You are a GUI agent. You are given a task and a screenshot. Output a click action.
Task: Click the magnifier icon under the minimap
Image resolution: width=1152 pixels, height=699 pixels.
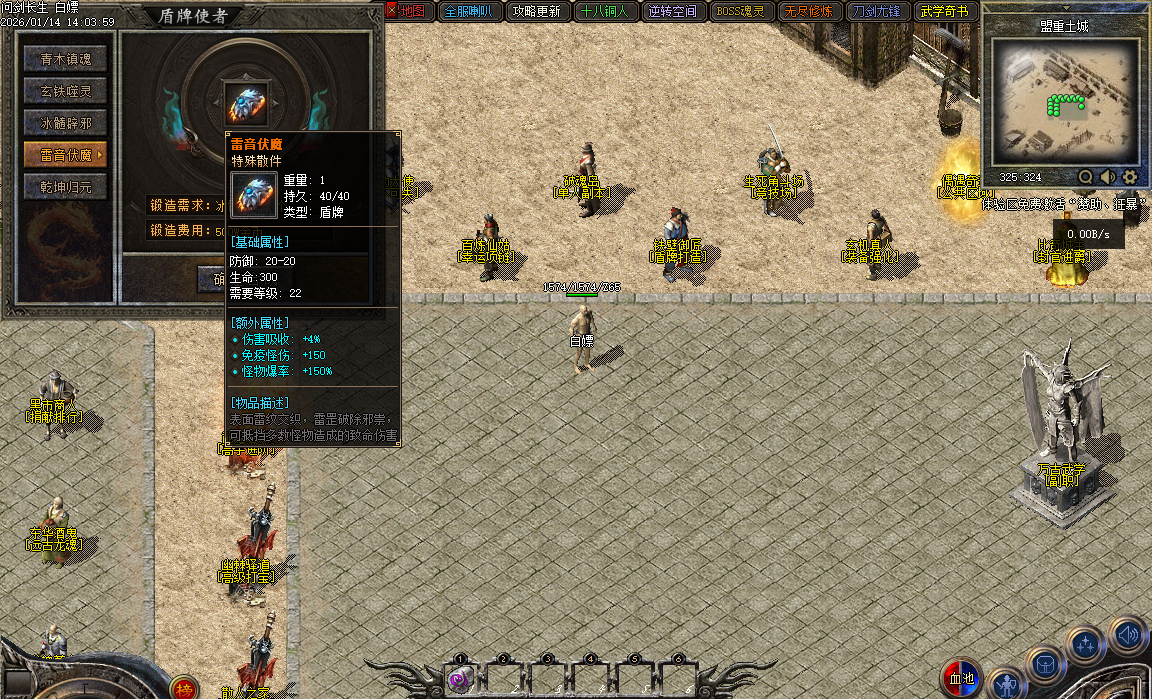click(1086, 177)
